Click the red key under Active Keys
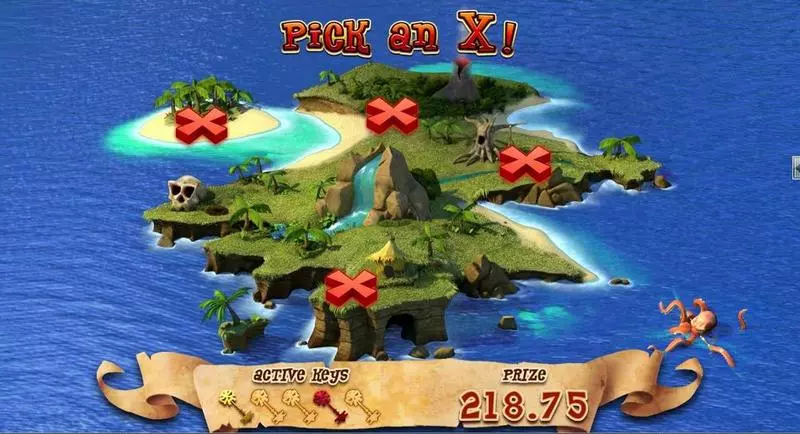800x434 pixels. [x=324, y=403]
